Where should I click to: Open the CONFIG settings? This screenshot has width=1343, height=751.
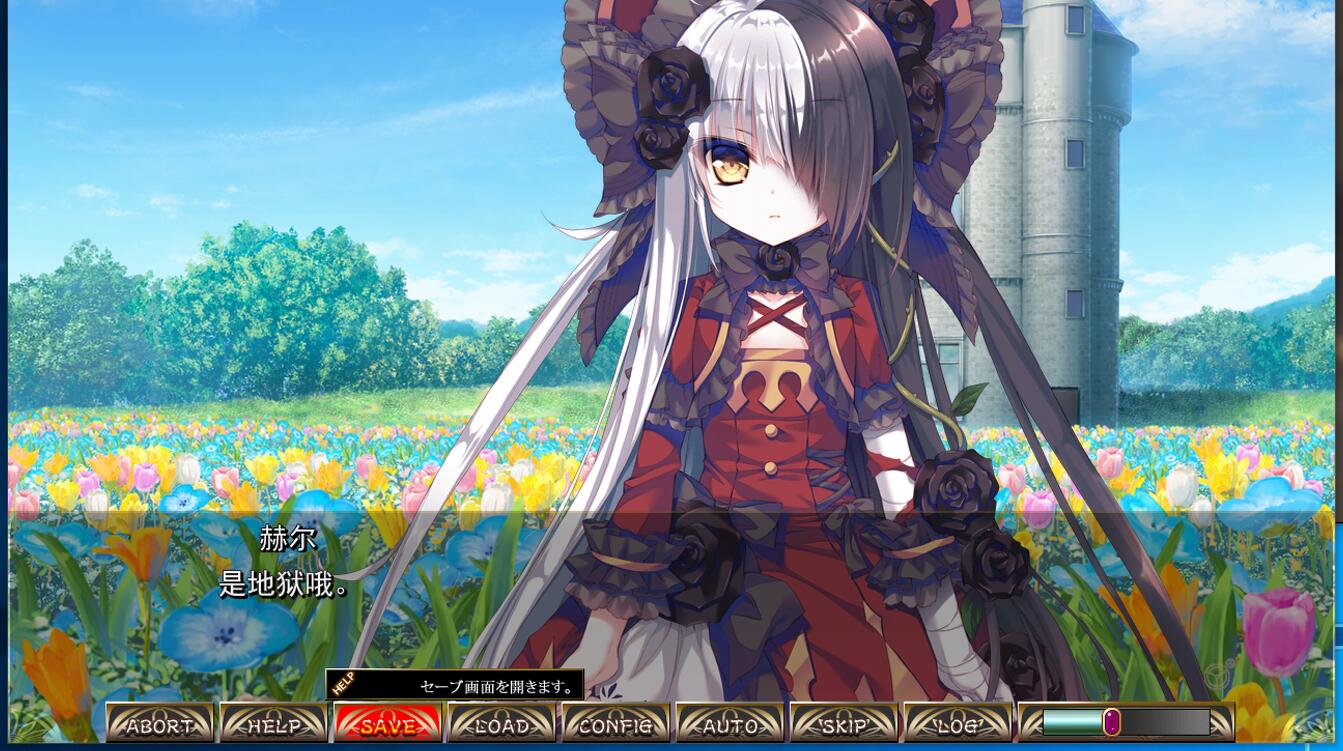[x=616, y=724]
